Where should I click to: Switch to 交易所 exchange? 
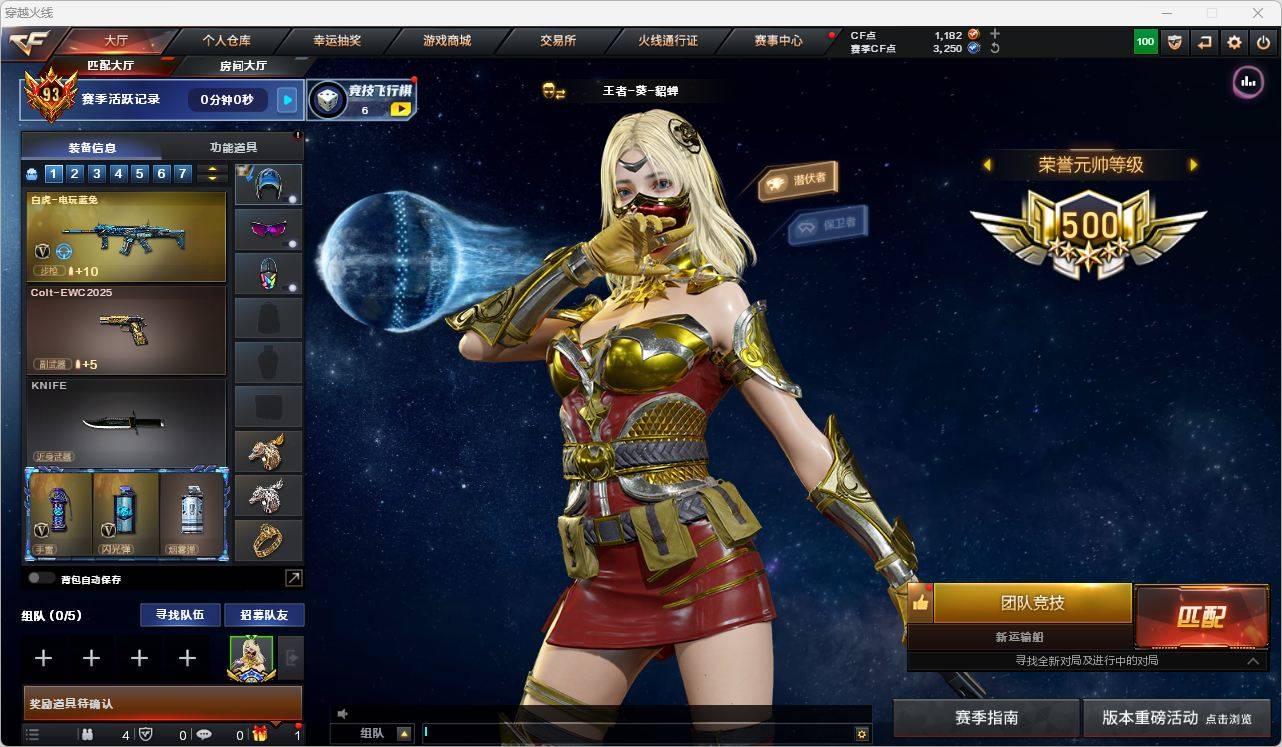[558, 41]
